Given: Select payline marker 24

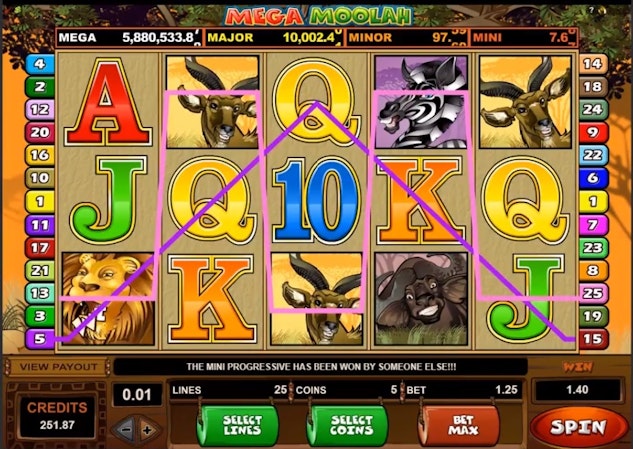Looking at the screenshot, I should coord(593,108).
